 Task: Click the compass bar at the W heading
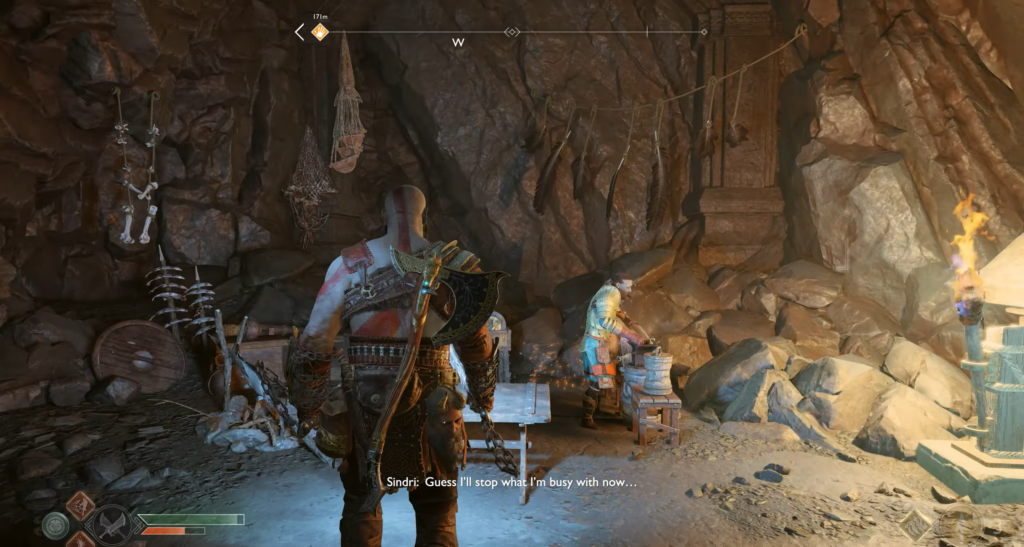point(458,42)
